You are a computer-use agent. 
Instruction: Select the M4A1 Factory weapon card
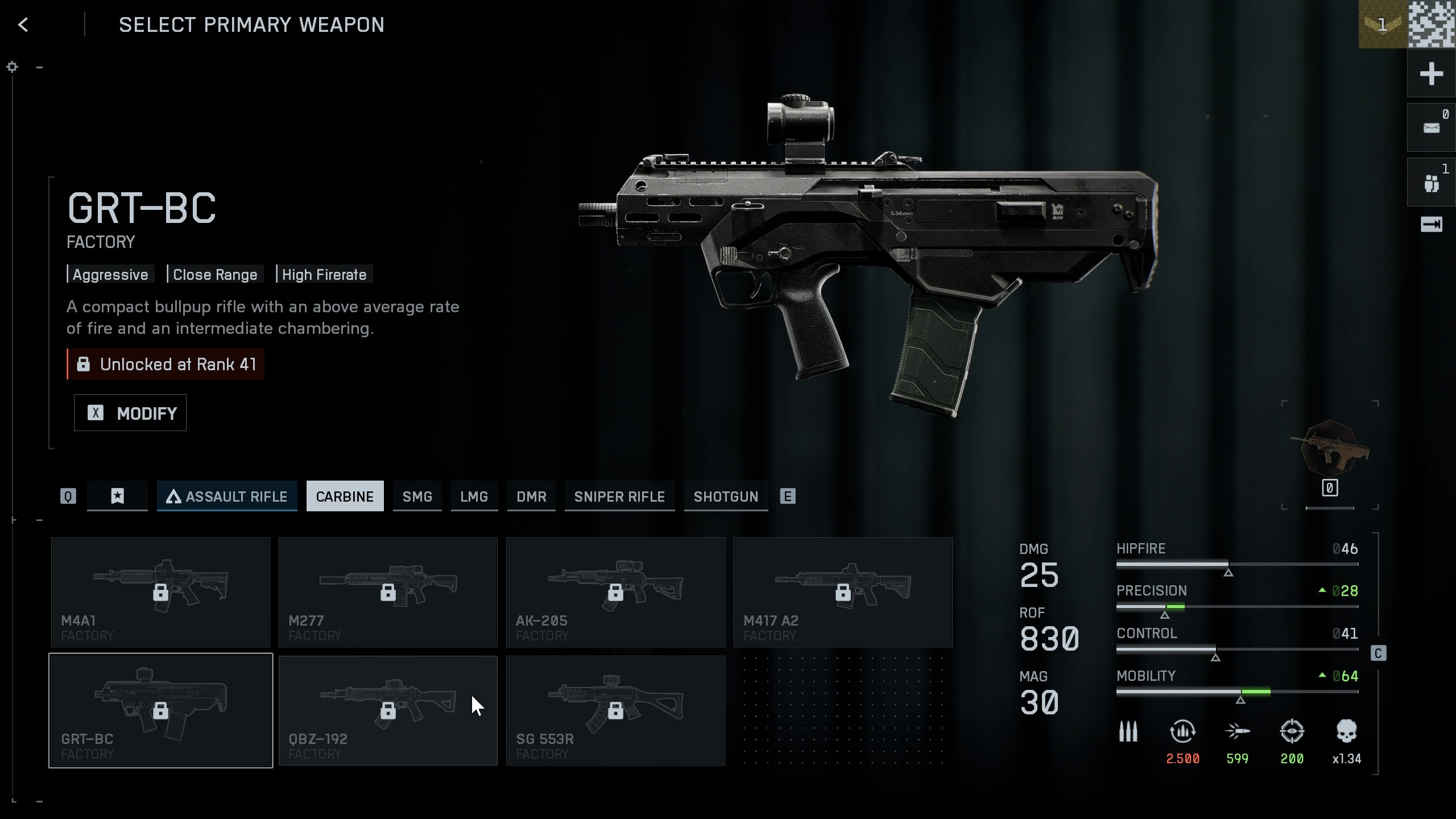[x=160, y=591]
